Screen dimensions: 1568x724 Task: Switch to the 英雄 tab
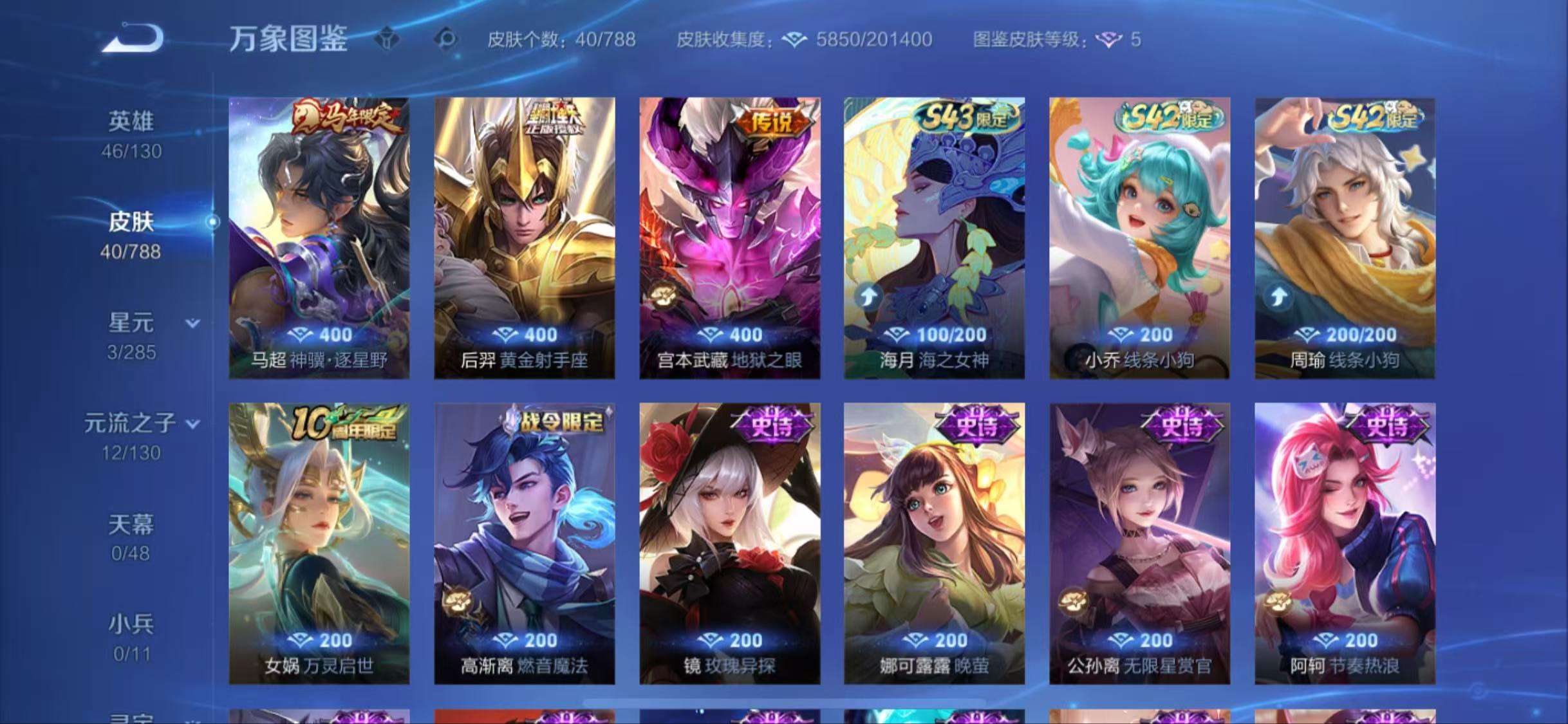click(129, 122)
